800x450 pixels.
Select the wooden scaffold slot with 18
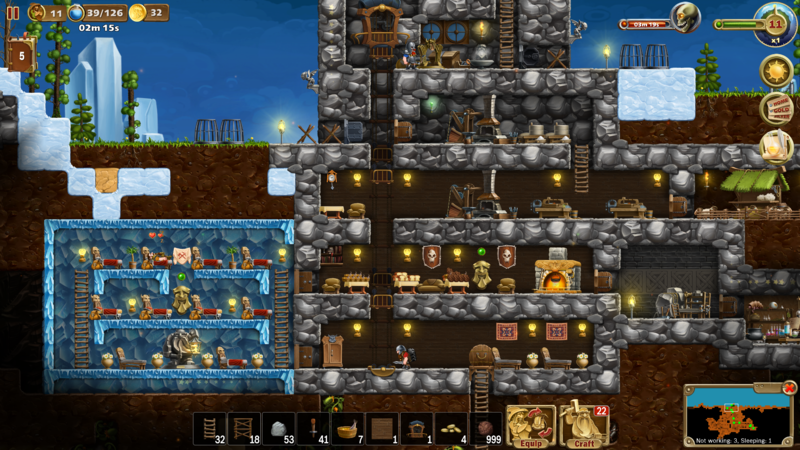[244, 428]
